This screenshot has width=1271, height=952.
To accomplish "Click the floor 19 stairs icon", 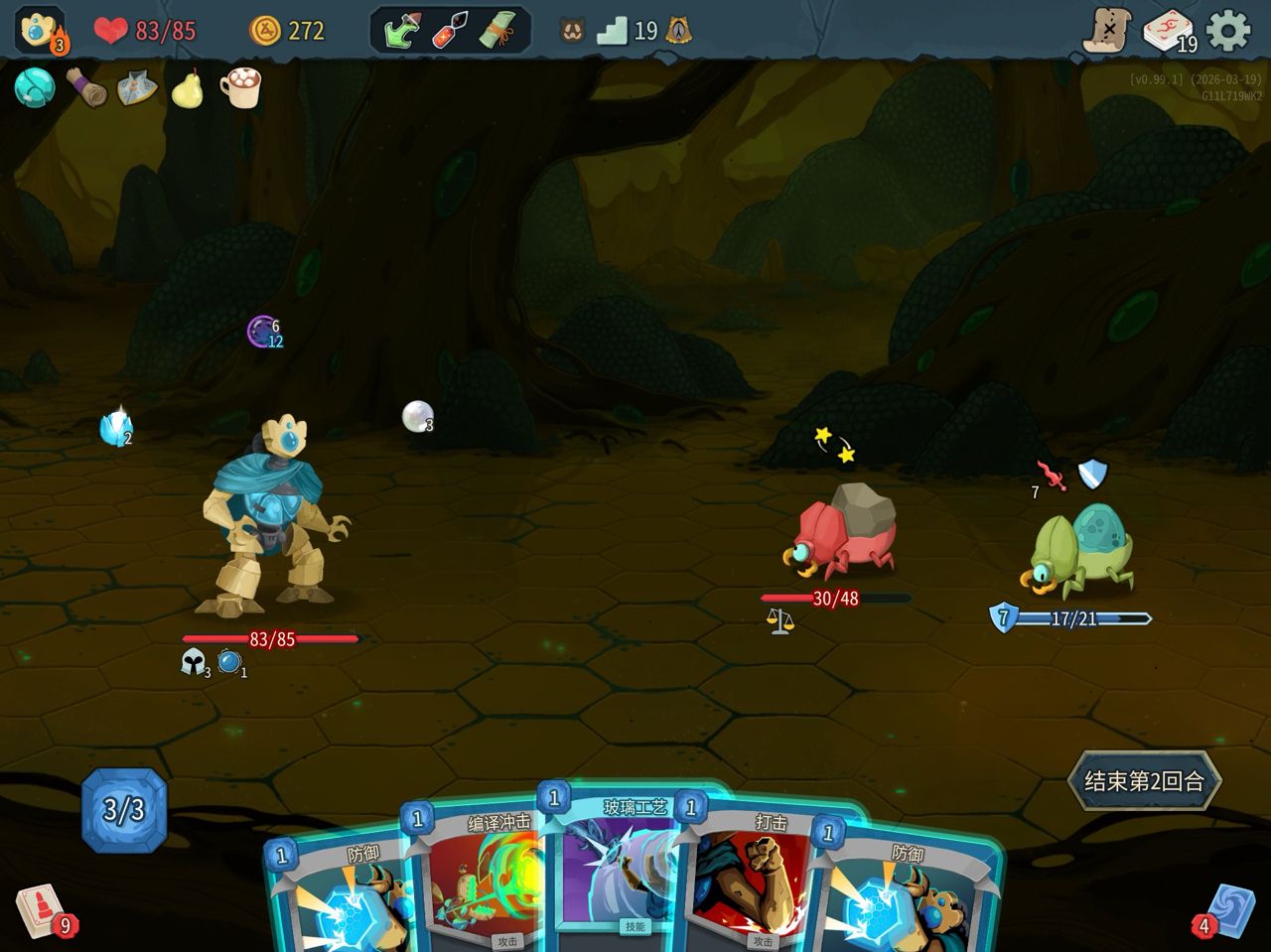I will [x=613, y=31].
